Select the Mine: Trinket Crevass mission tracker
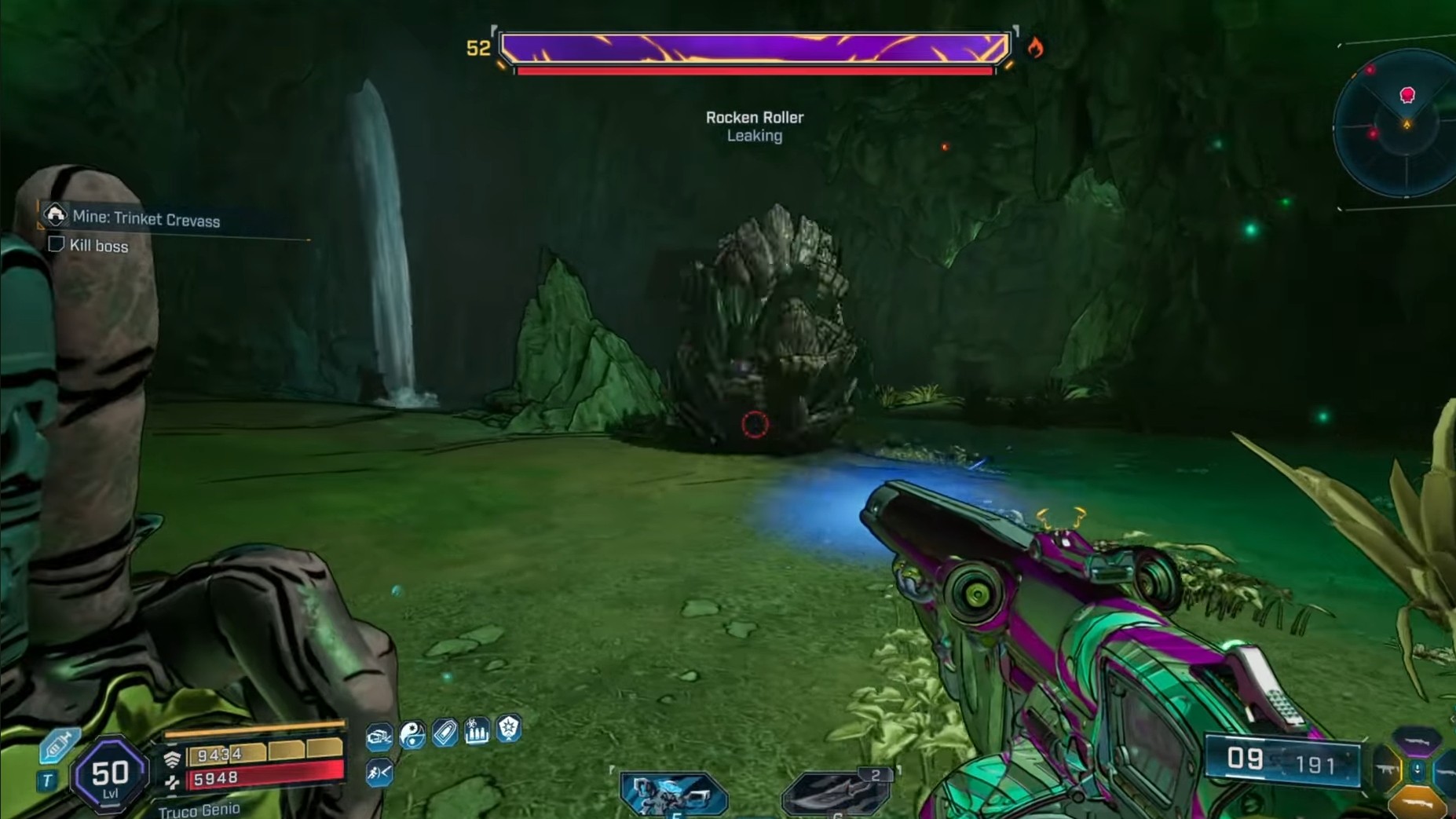 click(x=145, y=219)
